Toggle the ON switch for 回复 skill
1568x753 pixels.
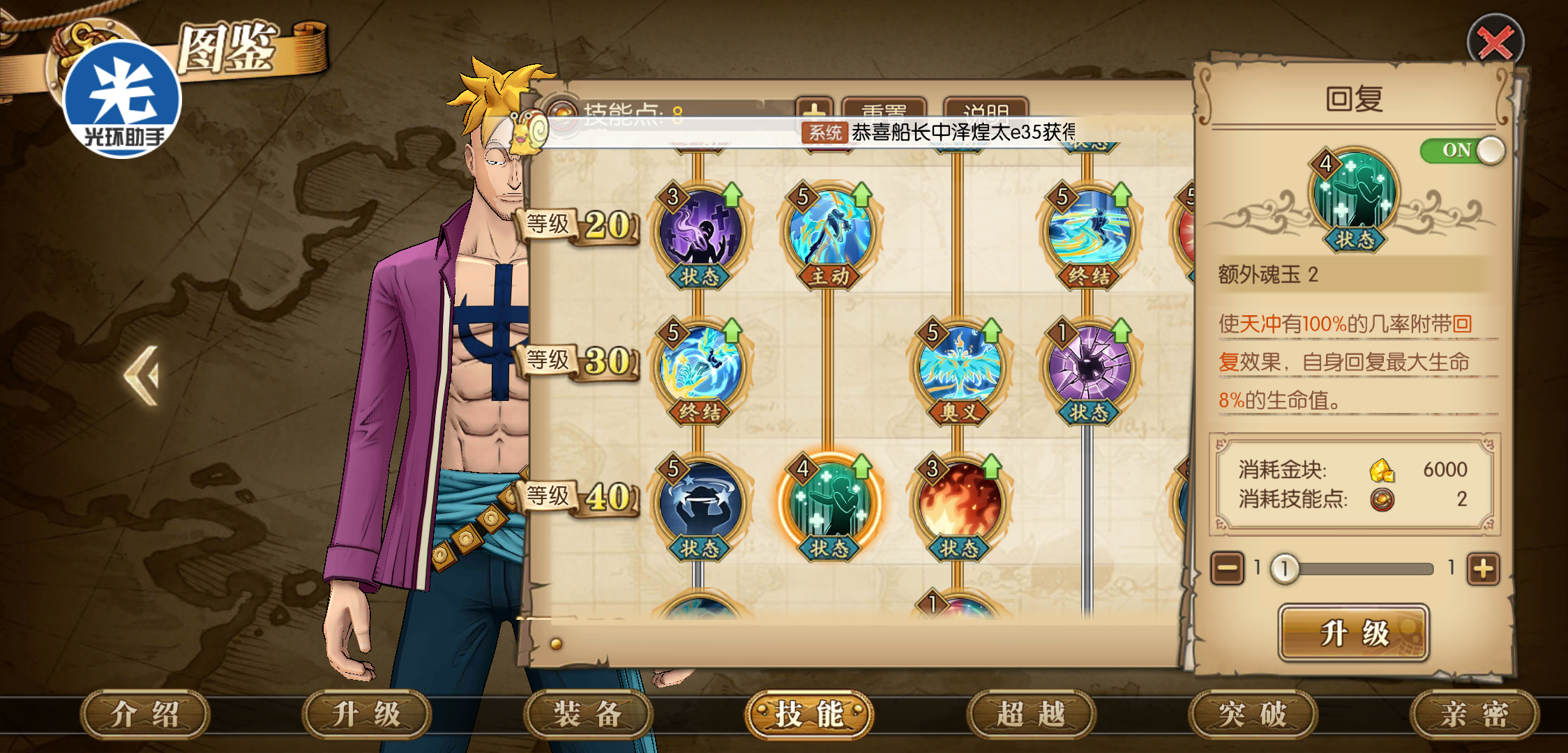pos(1462,150)
